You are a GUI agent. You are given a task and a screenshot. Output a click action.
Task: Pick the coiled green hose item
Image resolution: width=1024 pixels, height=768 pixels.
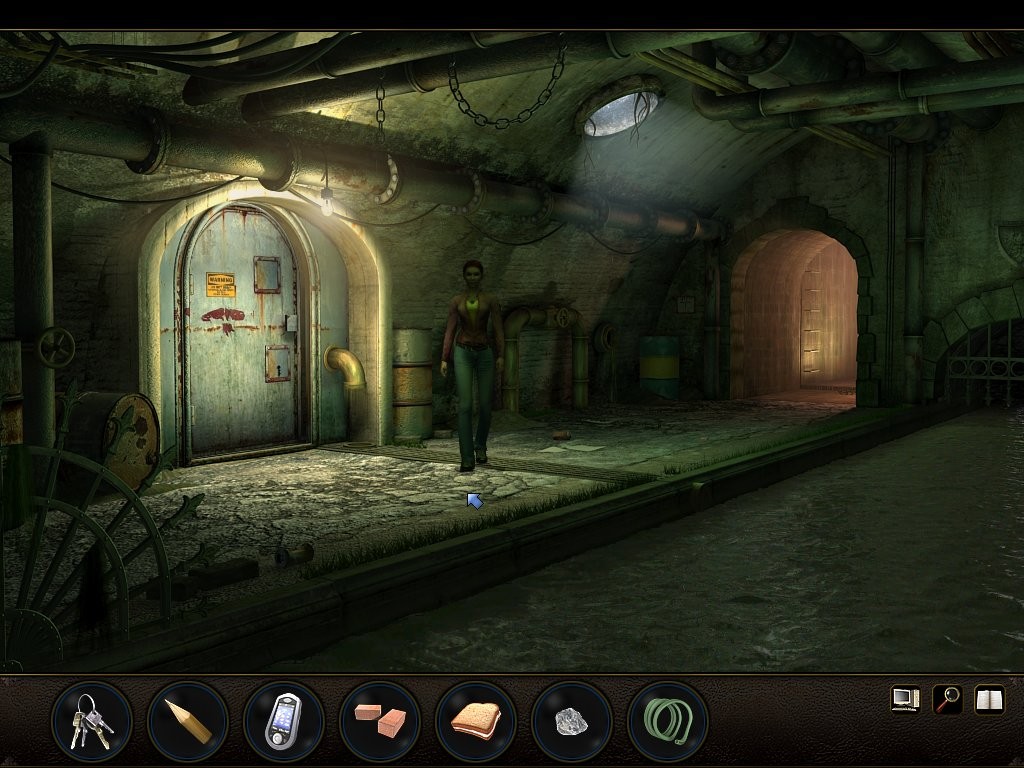pos(667,721)
